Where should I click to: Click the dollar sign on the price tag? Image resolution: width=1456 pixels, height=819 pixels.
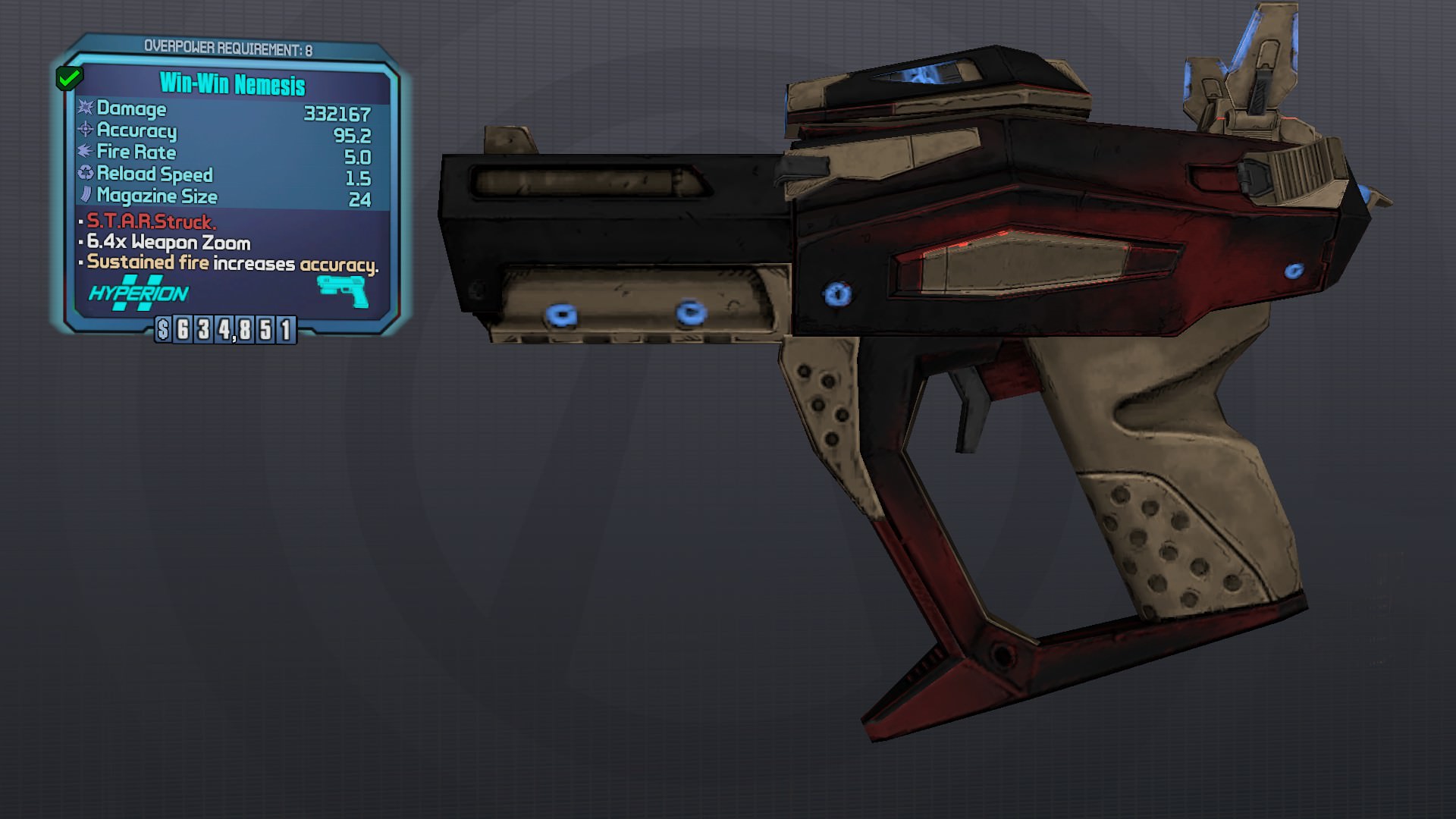click(x=164, y=328)
